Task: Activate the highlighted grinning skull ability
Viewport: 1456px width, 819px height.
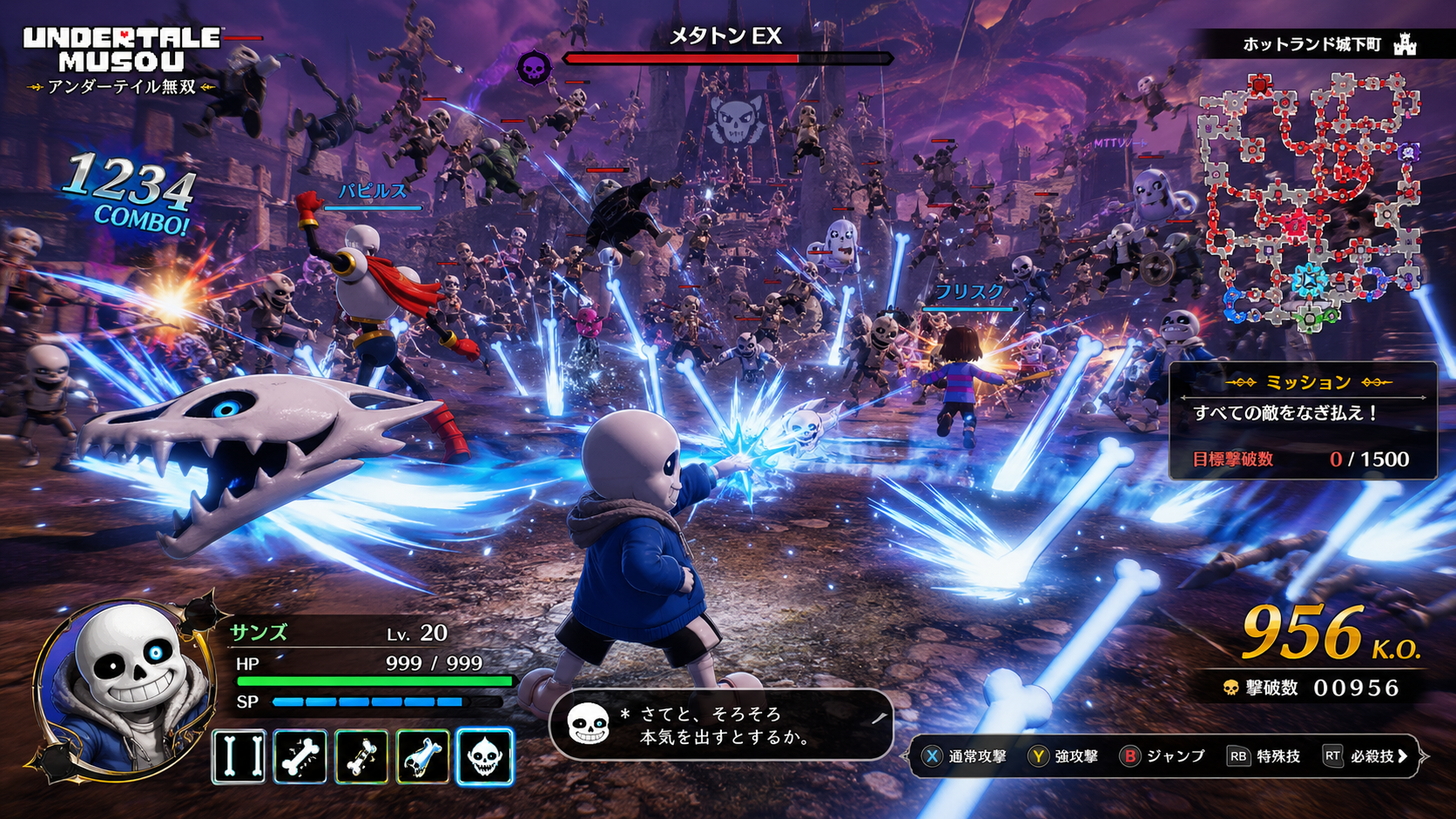Action: 484,756
